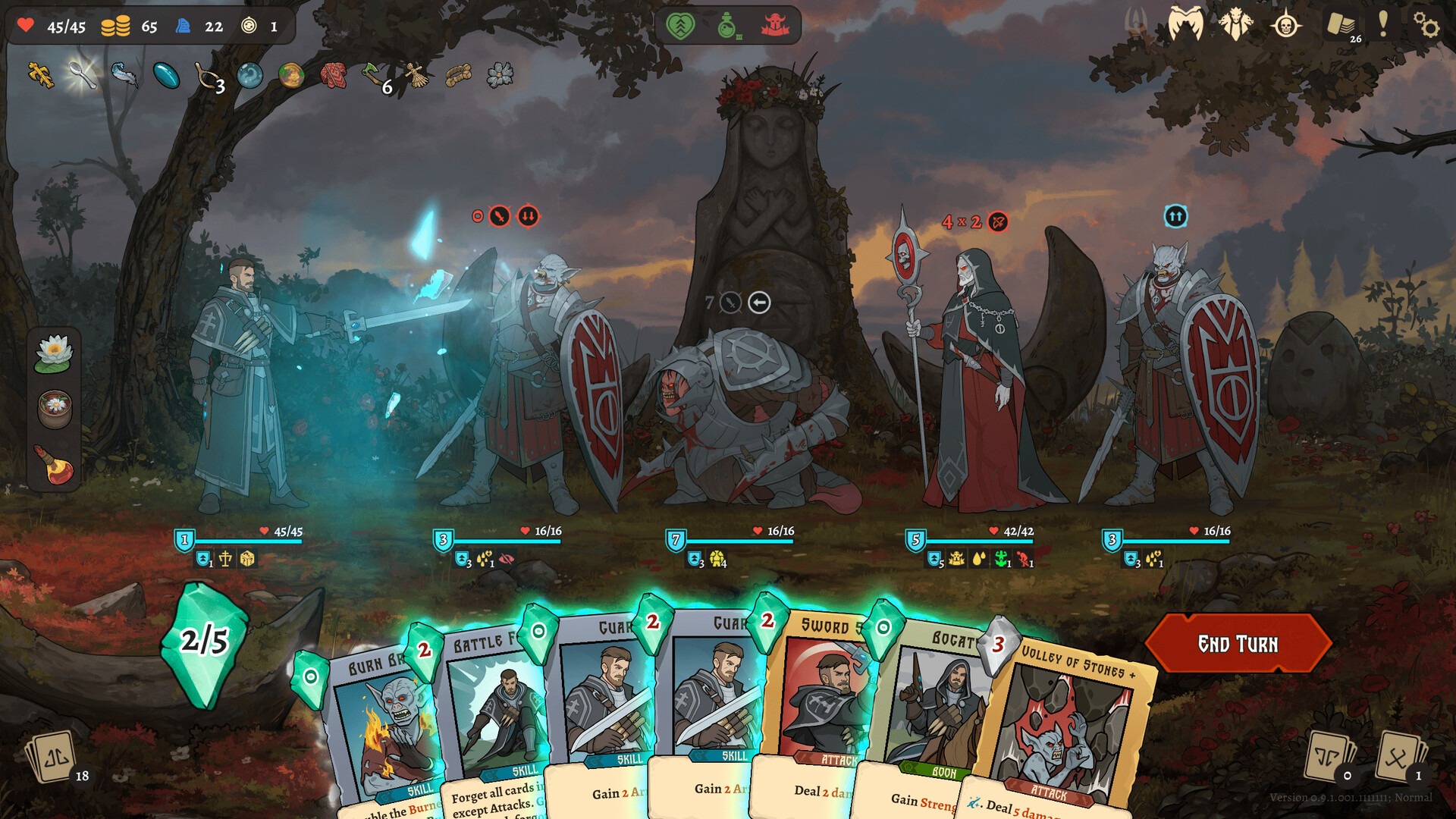The width and height of the screenshot is (1456, 819).
Task: Click the exclamation mark alert icon
Action: (1383, 24)
